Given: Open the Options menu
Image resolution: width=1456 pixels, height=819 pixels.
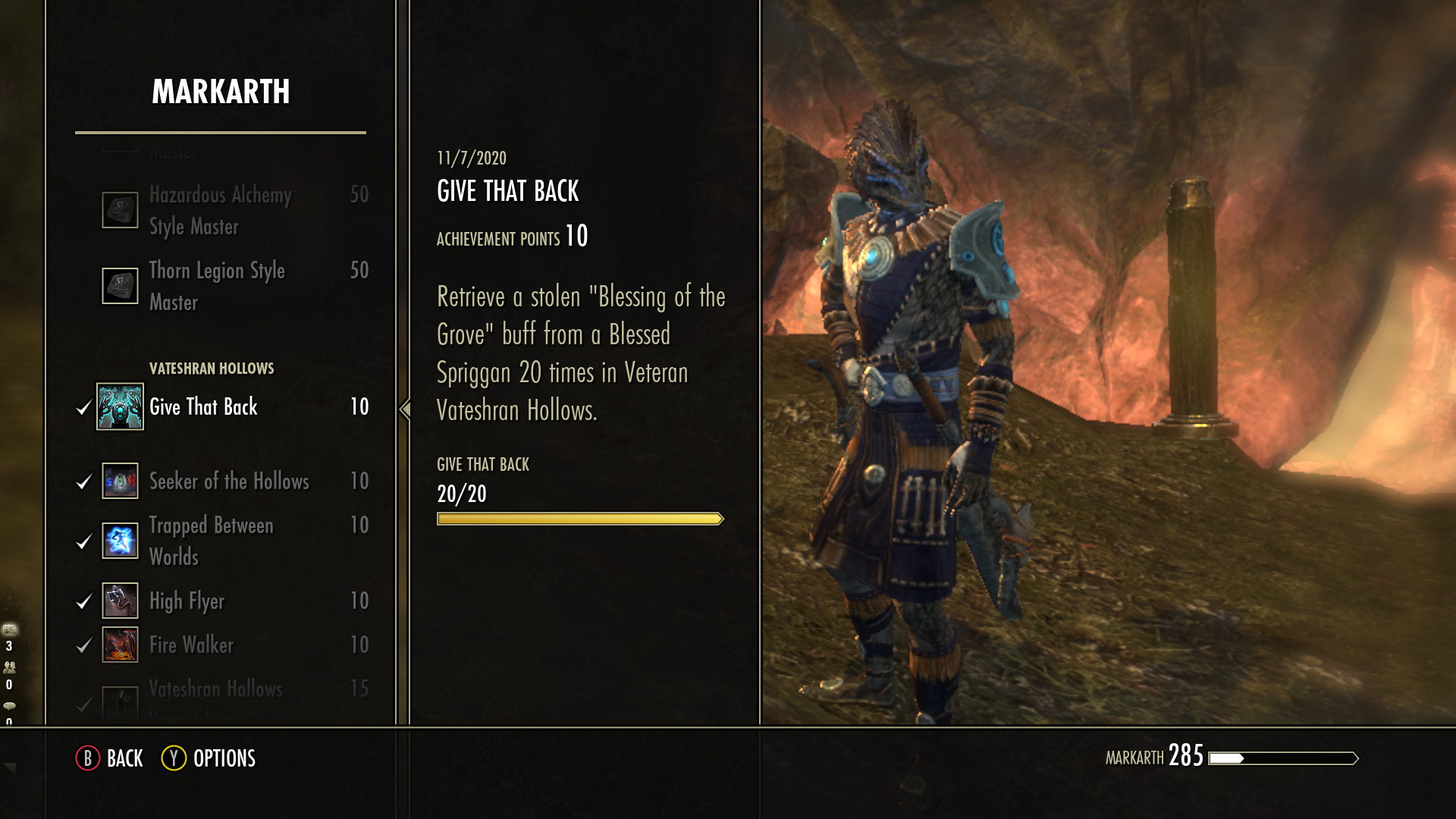Looking at the screenshot, I should 209,758.
